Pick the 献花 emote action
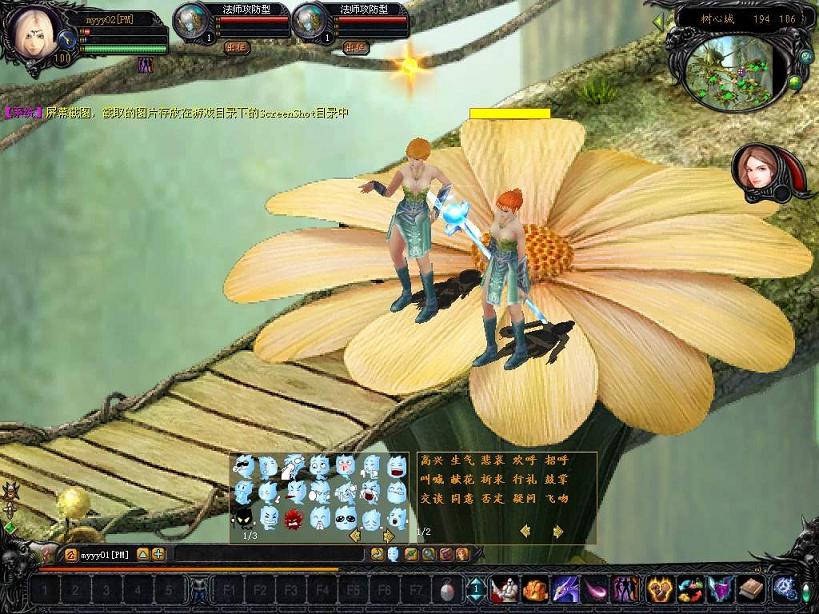Image resolution: width=819 pixels, height=614 pixels. [x=462, y=480]
